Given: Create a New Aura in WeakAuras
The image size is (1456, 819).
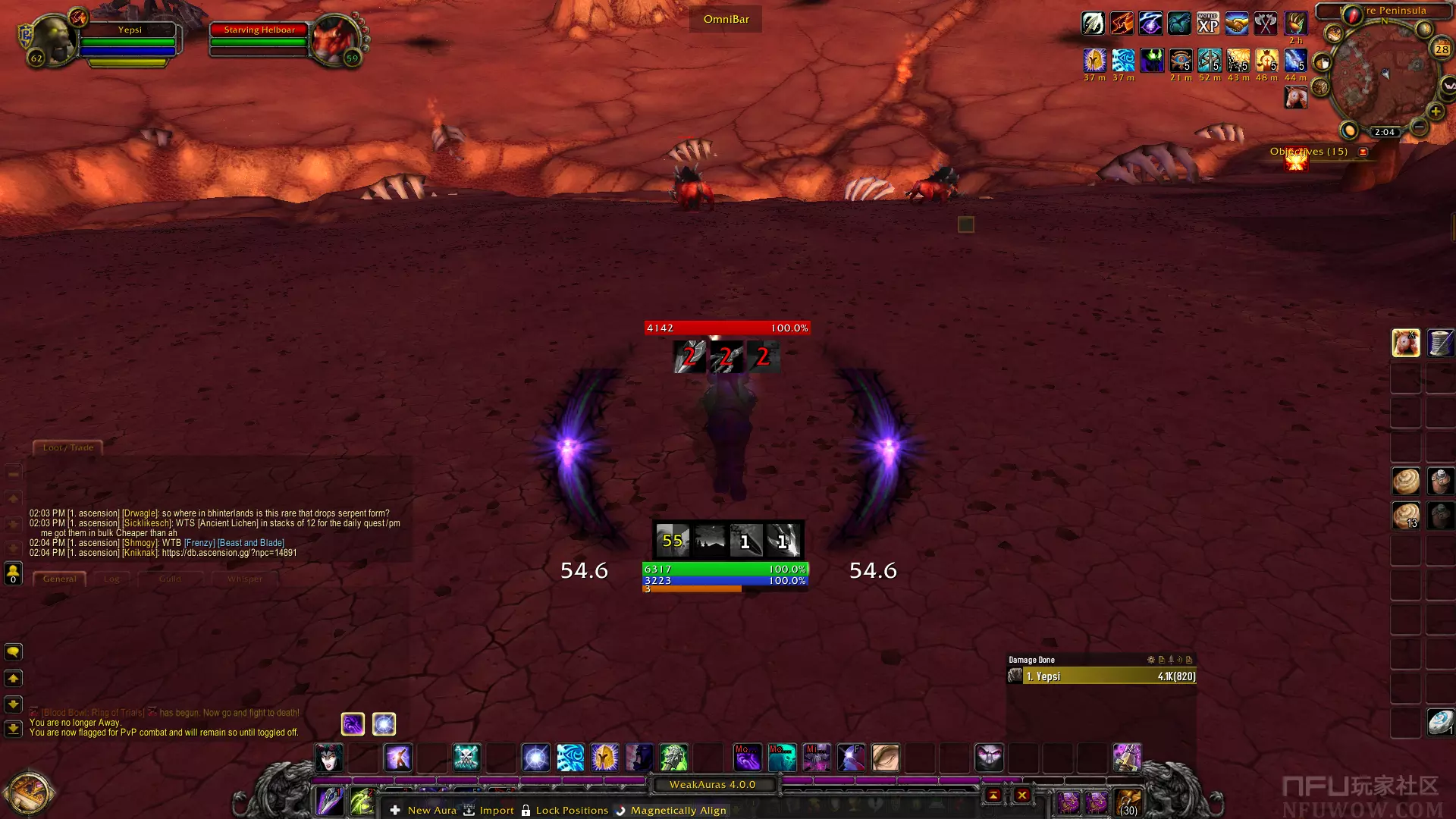Looking at the screenshot, I should [x=423, y=810].
